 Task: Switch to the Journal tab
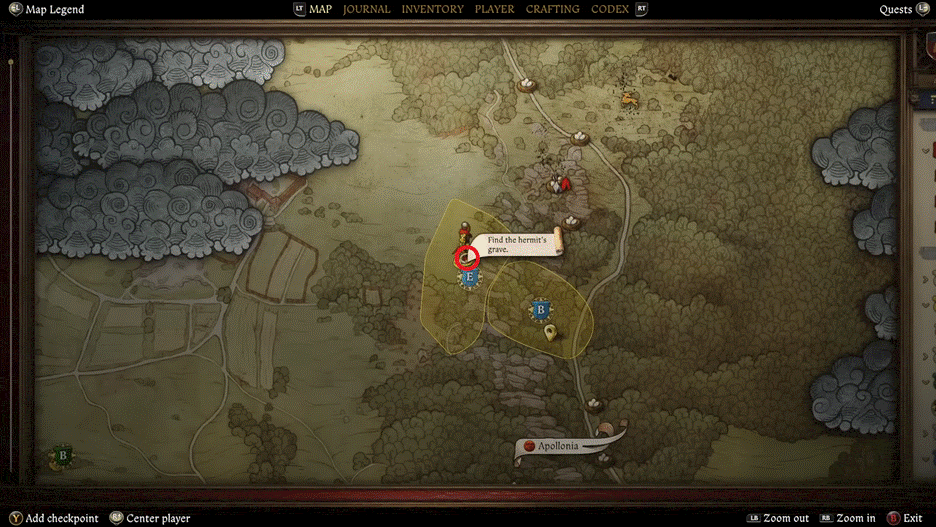click(367, 9)
